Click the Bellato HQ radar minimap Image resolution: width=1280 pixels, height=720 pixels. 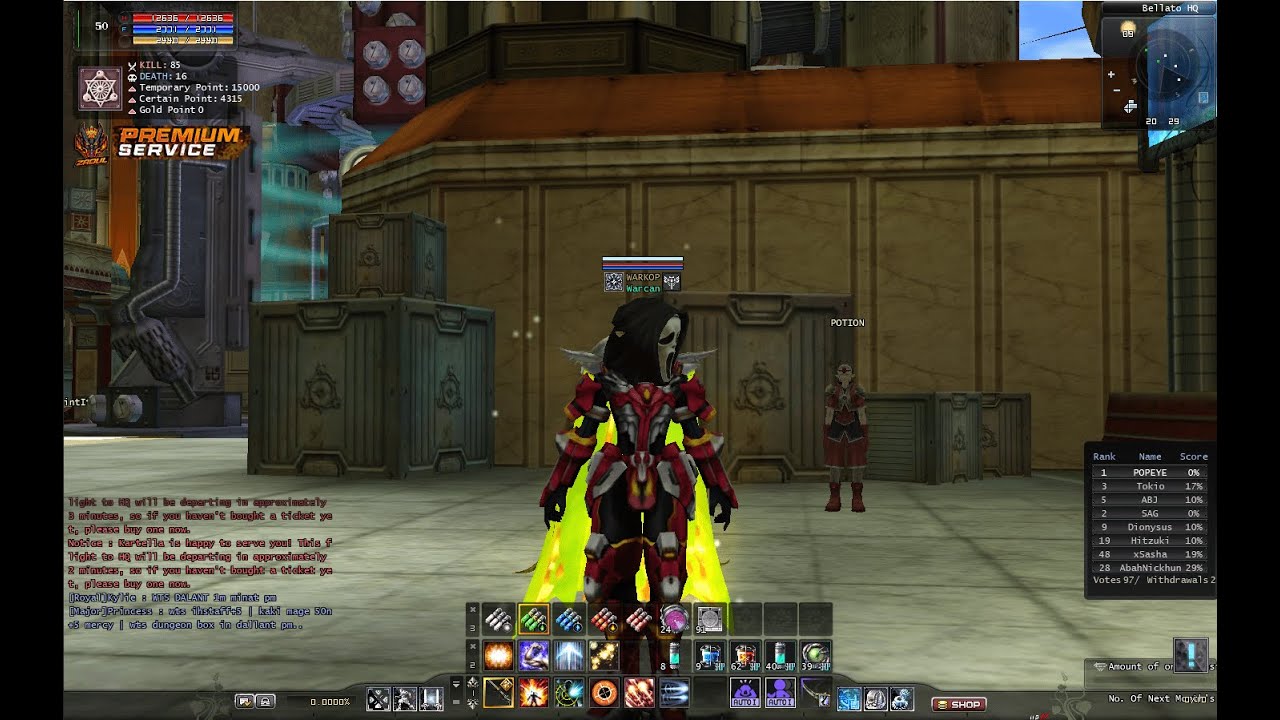(x=1172, y=69)
